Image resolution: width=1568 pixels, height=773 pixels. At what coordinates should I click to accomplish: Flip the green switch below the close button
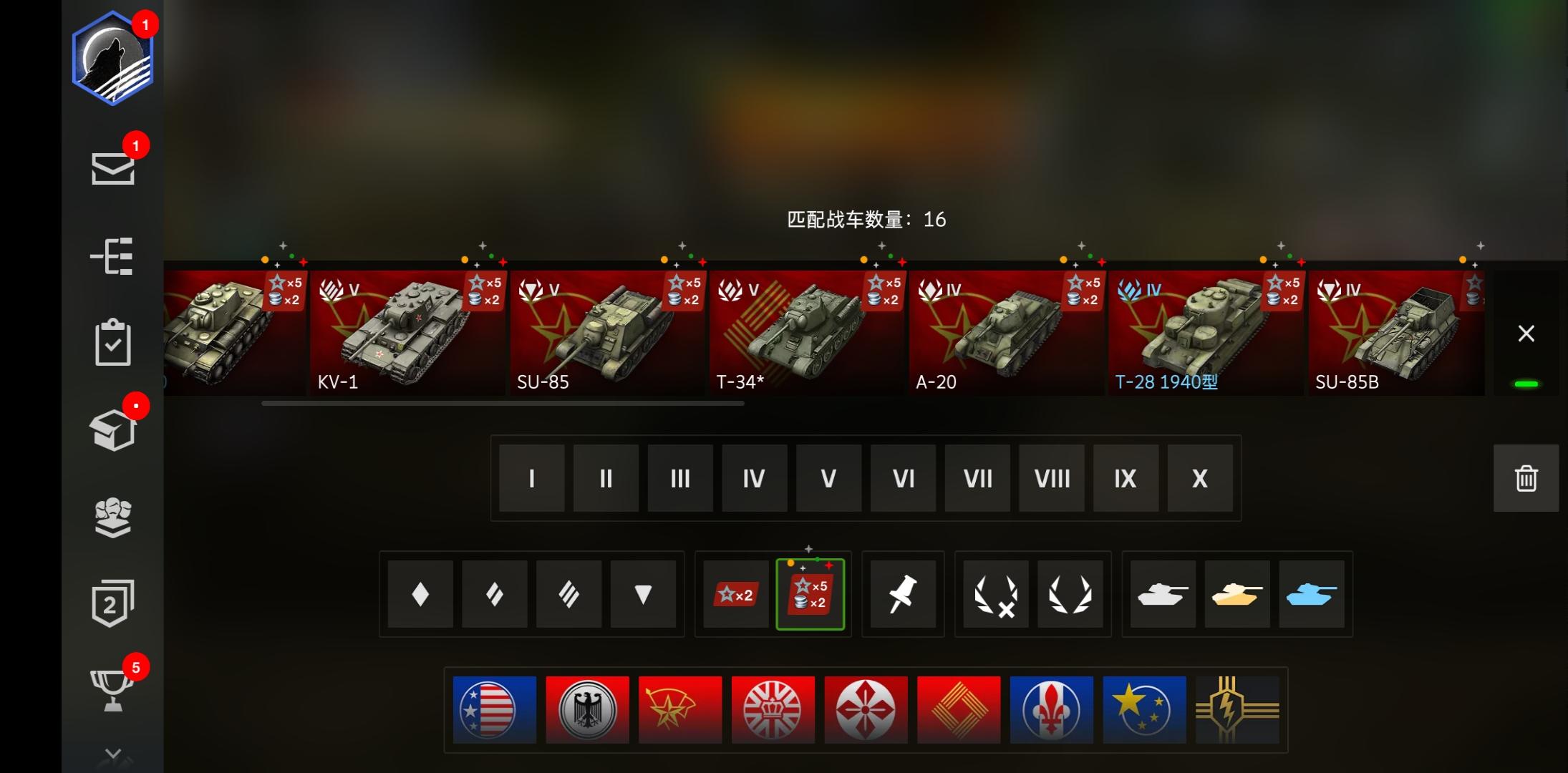point(1526,384)
